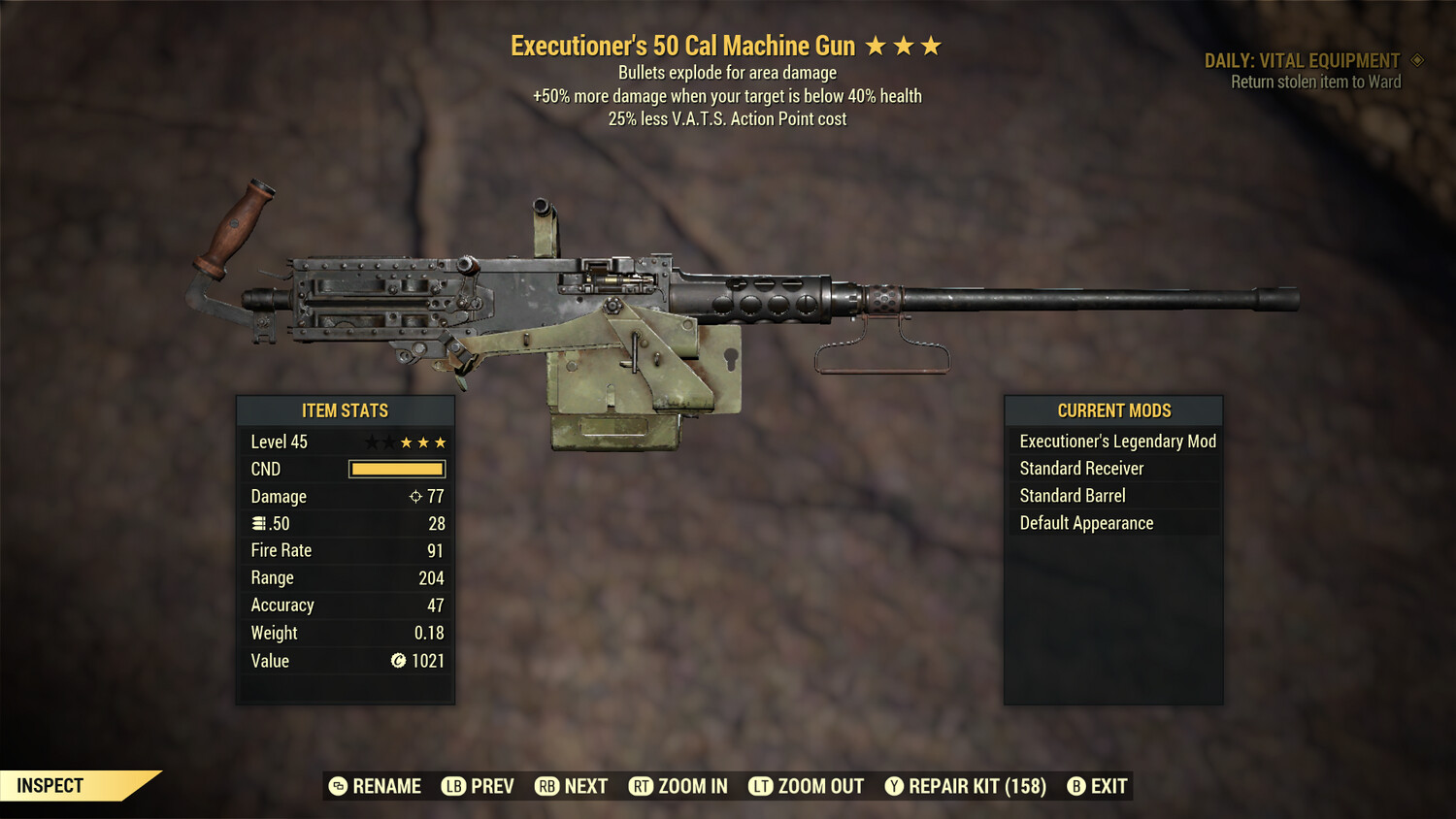Switch to the INSPECT tab
Viewport: 1456px width, 819px height.
50,785
